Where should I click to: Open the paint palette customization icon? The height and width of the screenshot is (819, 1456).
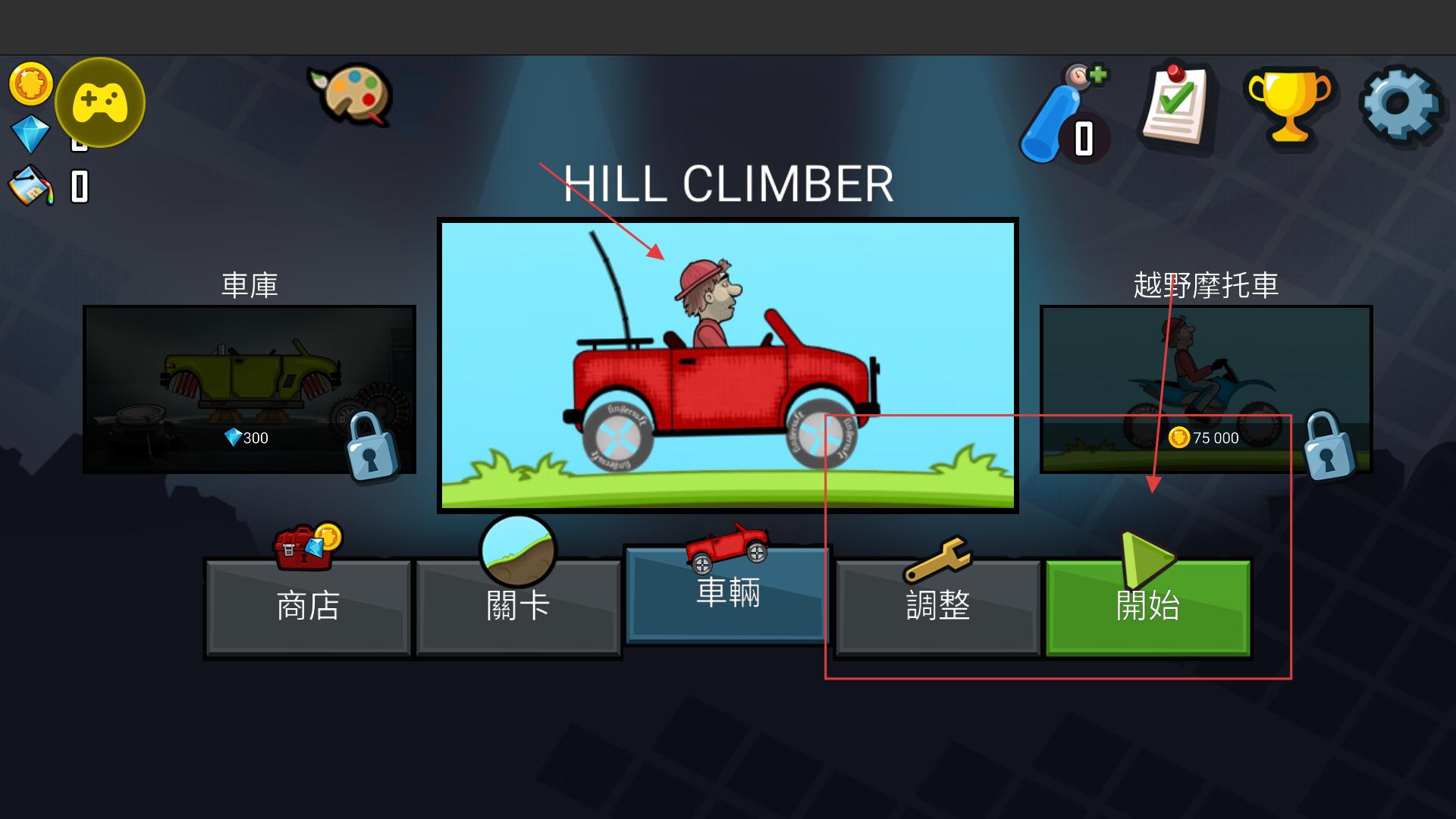tap(350, 95)
